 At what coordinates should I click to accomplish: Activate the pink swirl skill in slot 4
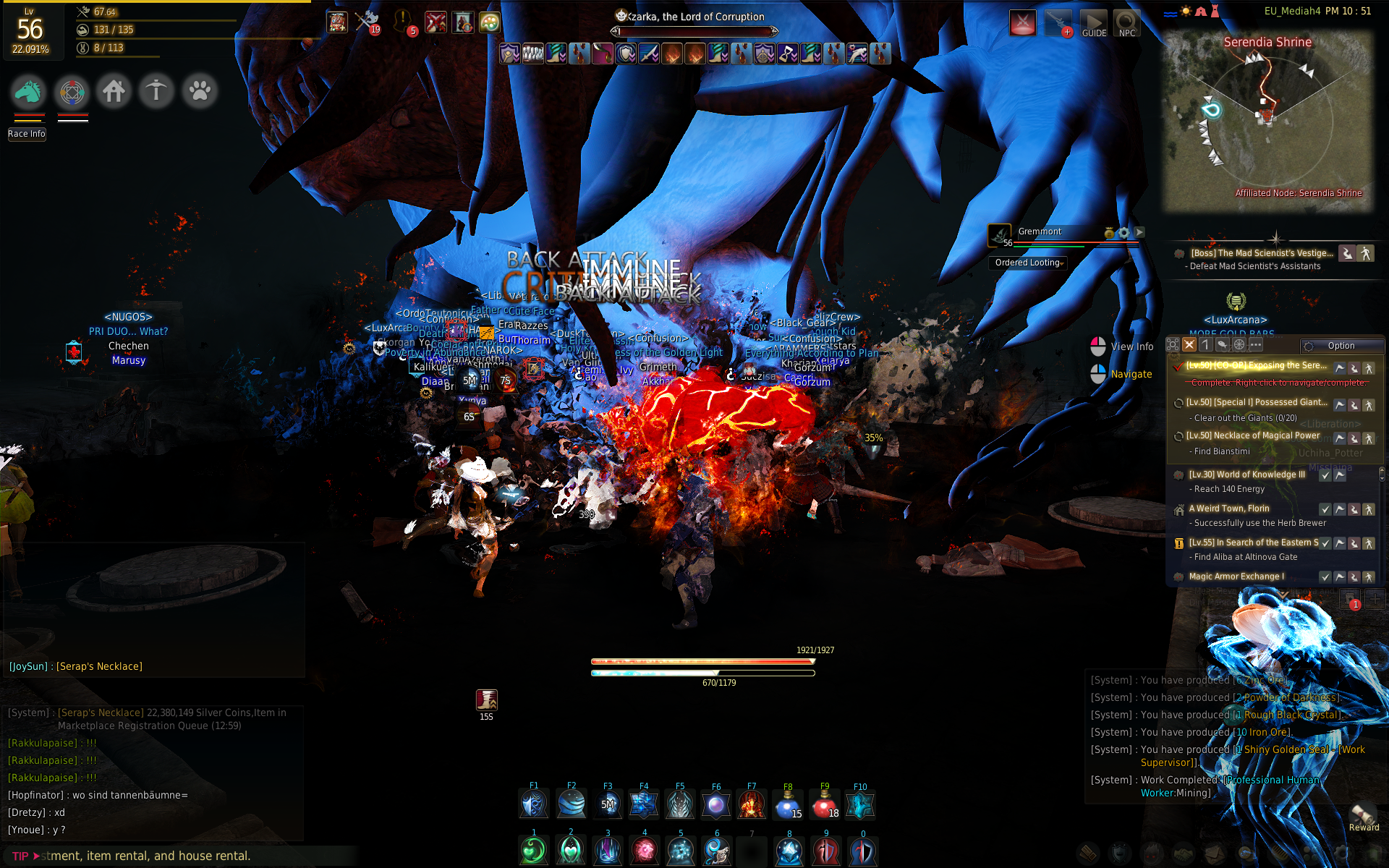644,851
